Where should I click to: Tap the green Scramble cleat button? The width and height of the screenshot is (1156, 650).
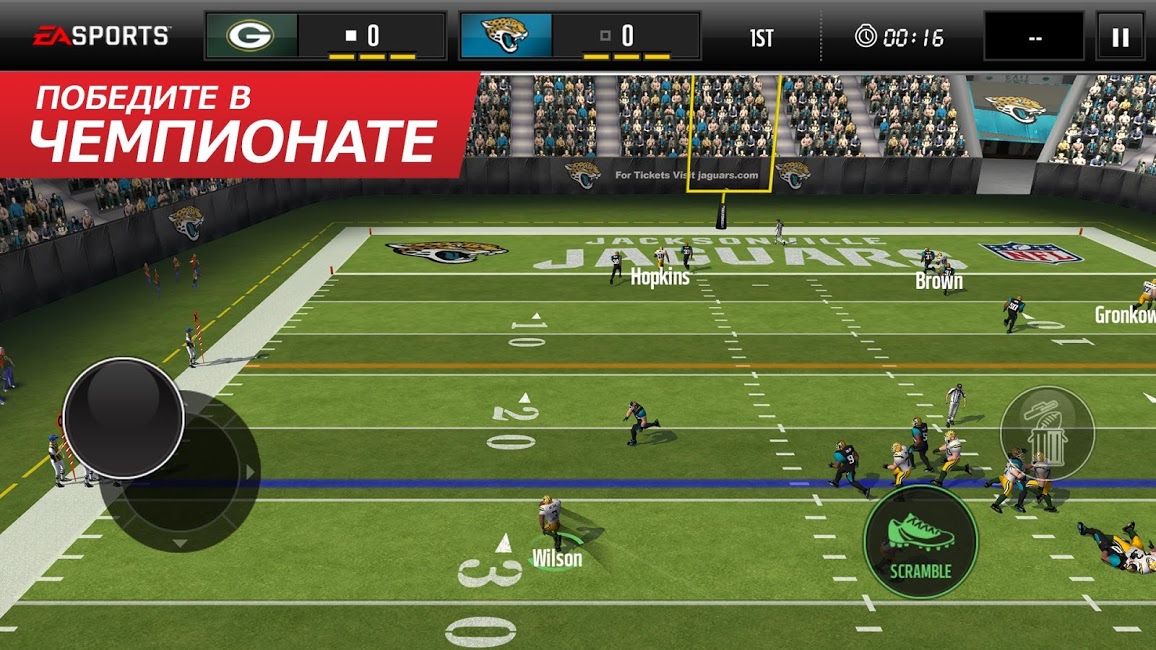click(920, 541)
